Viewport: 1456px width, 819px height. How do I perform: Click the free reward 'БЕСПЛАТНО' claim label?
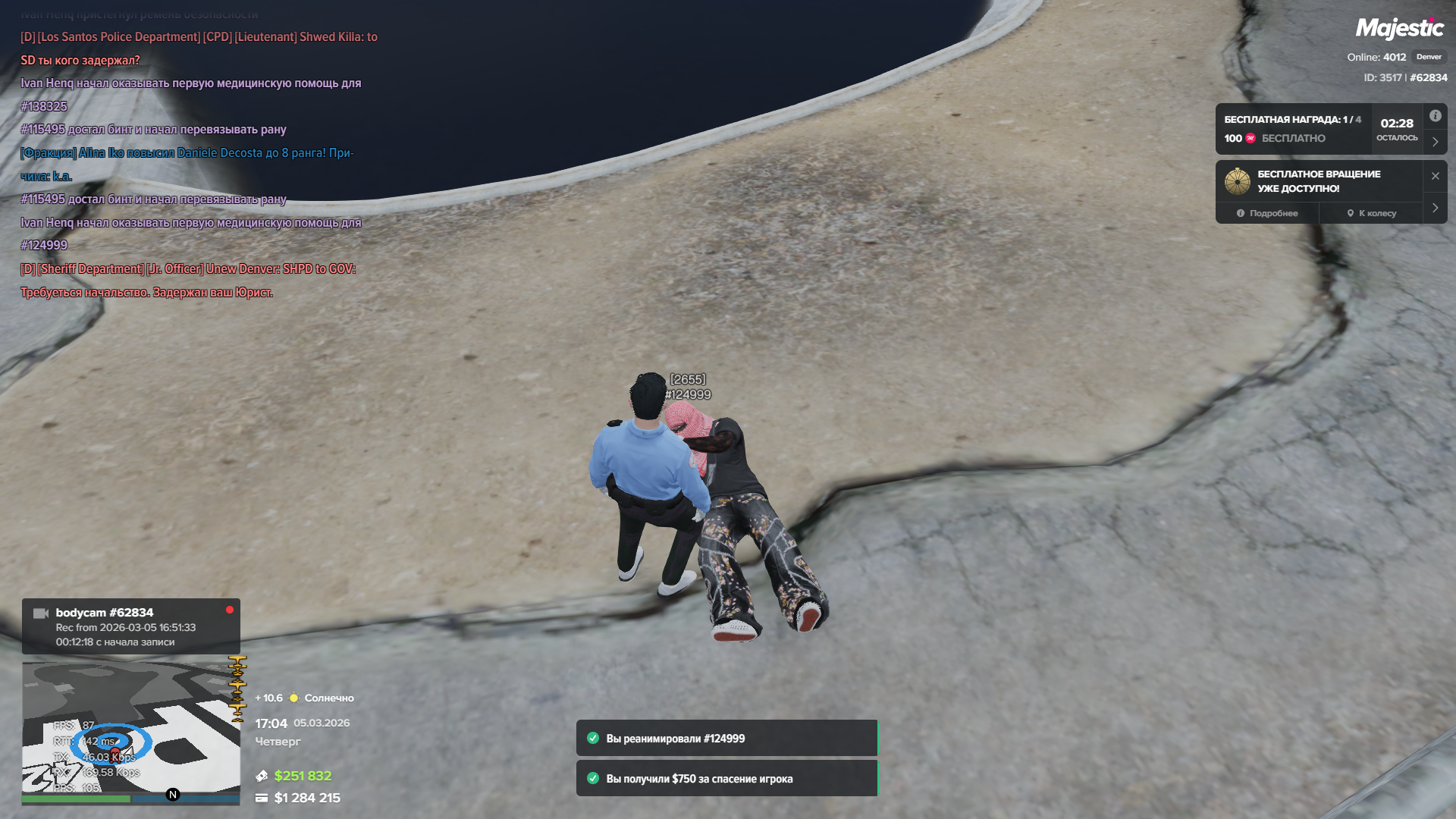click(1293, 138)
